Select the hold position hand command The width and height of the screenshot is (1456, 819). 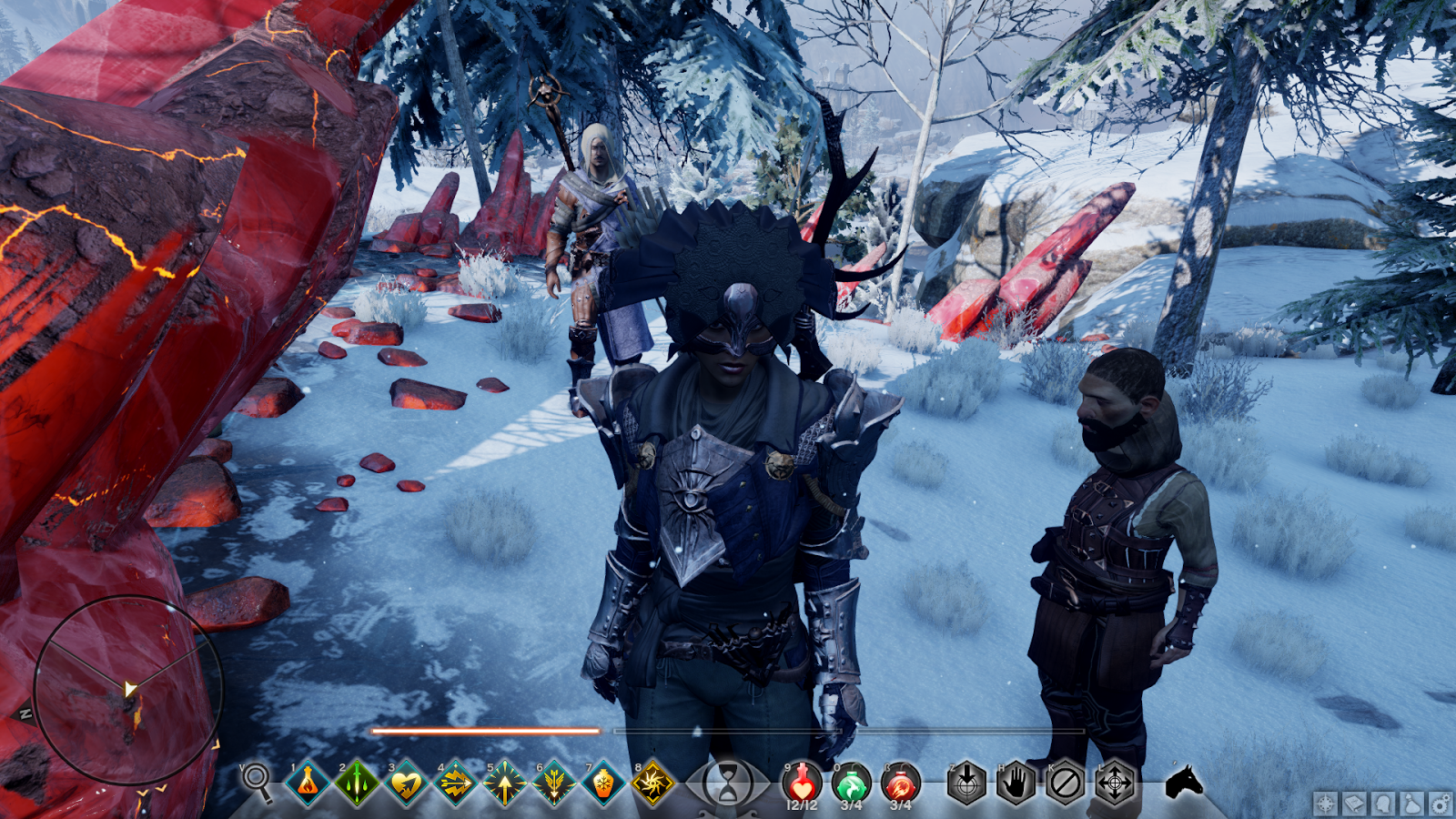tap(1016, 783)
